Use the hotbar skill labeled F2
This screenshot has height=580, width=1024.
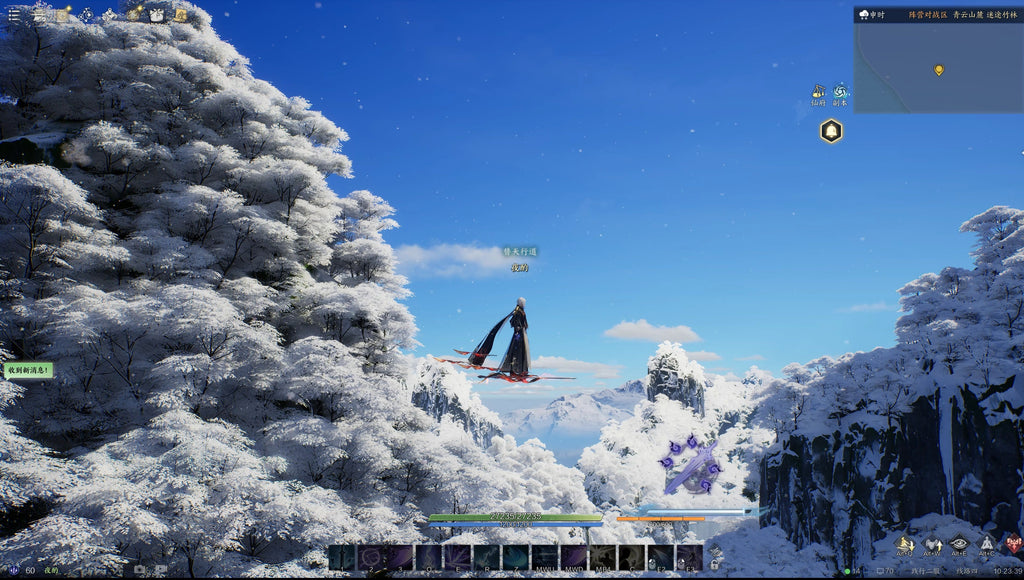tap(660, 557)
